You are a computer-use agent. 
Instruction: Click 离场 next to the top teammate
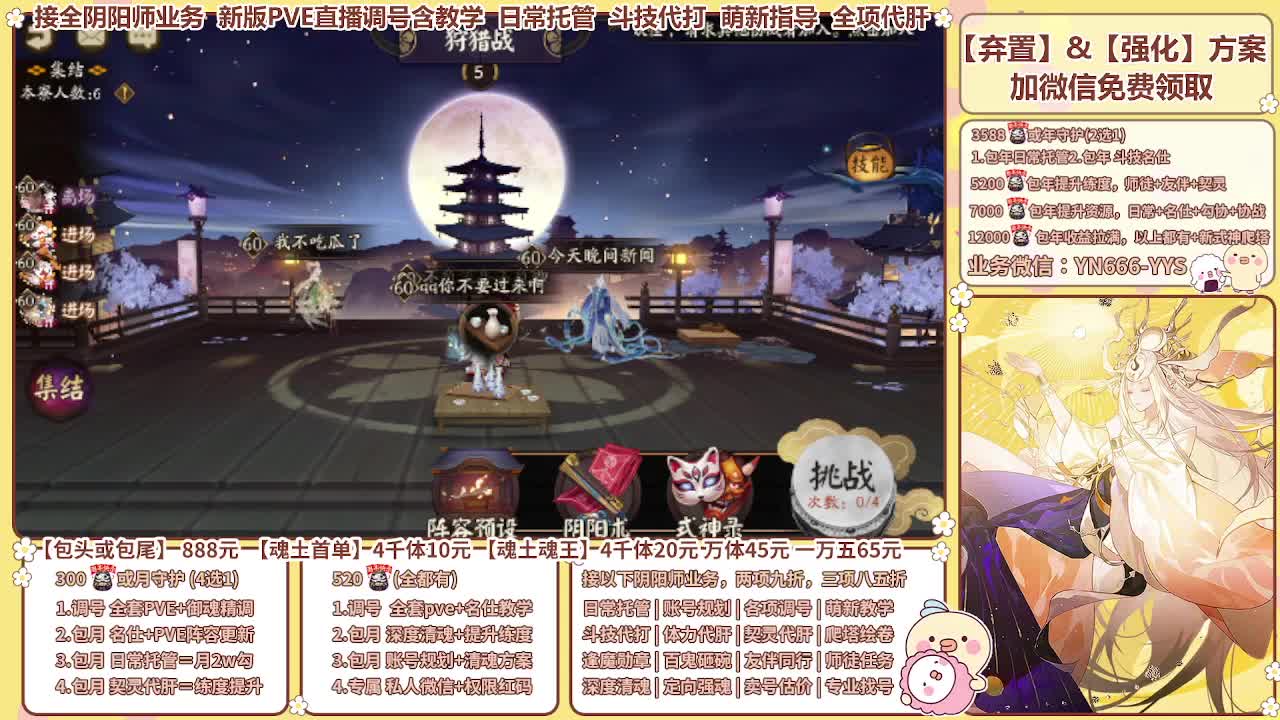point(81,194)
